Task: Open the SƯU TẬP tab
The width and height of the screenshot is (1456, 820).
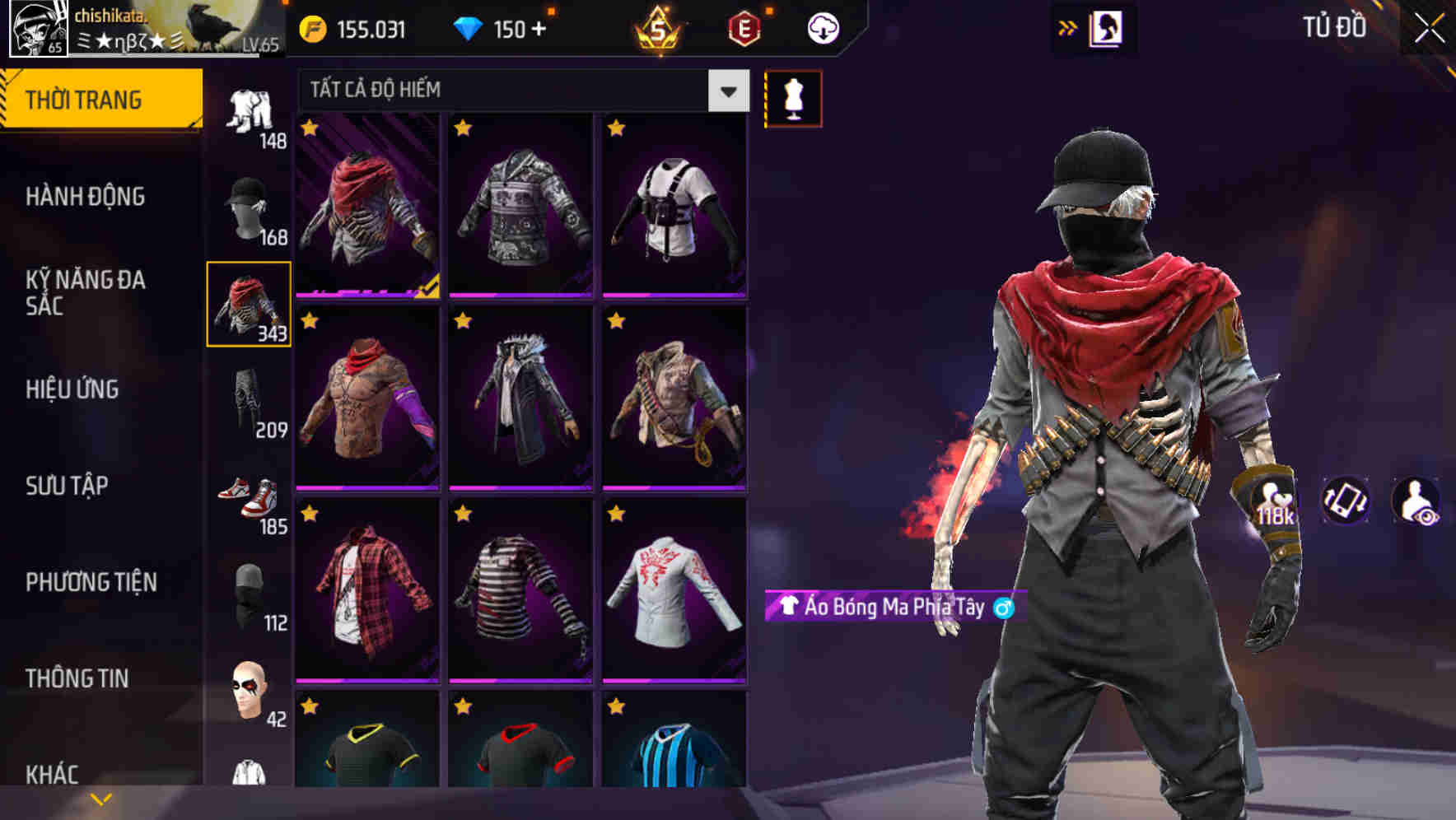Action: [x=66, y=486]
